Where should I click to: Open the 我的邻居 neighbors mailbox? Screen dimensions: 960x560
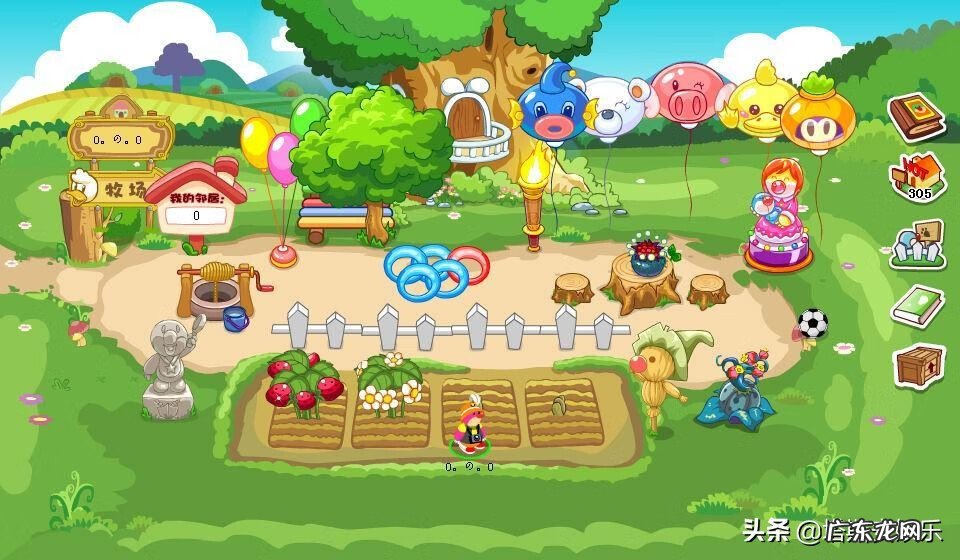coord(197,206)
